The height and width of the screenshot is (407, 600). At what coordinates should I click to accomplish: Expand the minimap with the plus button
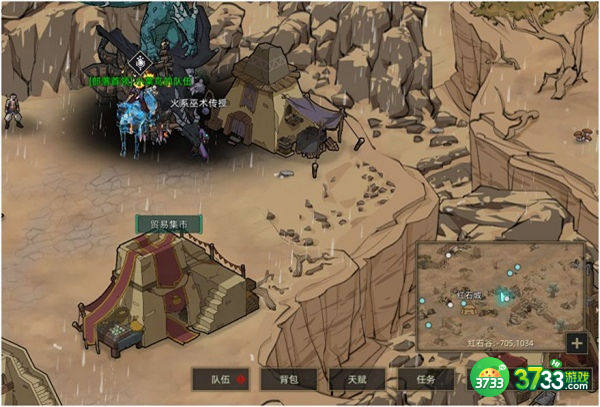pos(575,343)
